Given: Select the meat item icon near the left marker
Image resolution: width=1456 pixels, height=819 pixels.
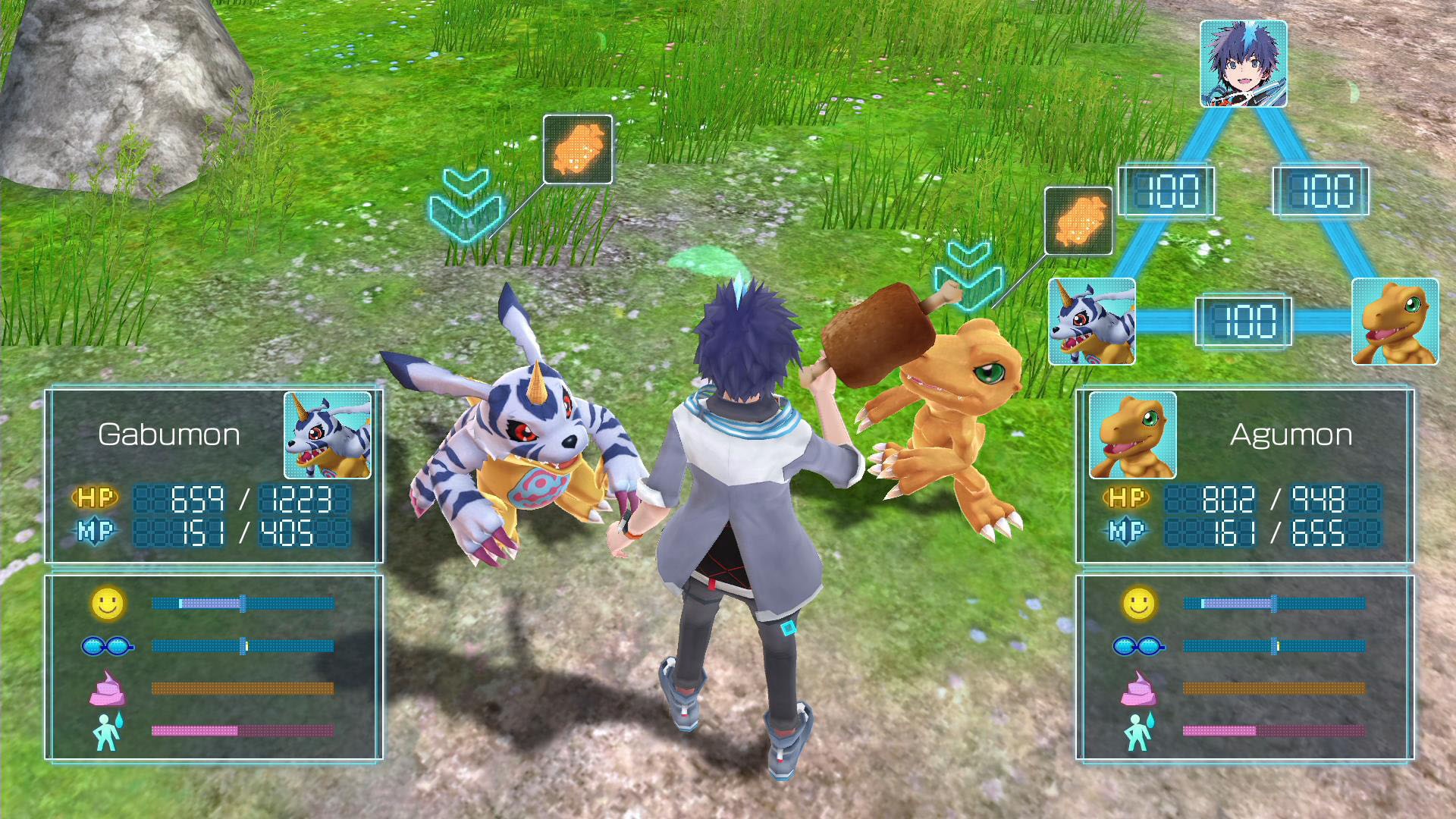Looking at the screenshot, I should pyautogui.click(x=578, y=150).
